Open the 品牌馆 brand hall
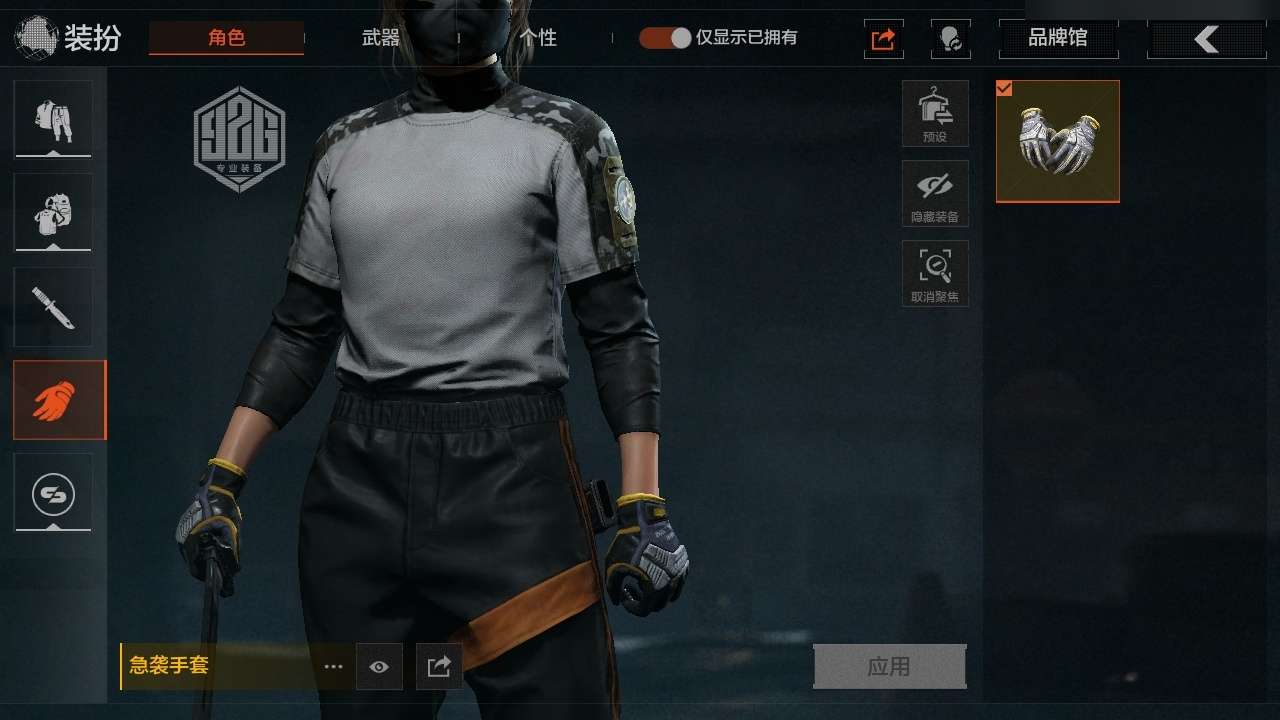Viewport: 1280px width, 720px height. 1058,39
